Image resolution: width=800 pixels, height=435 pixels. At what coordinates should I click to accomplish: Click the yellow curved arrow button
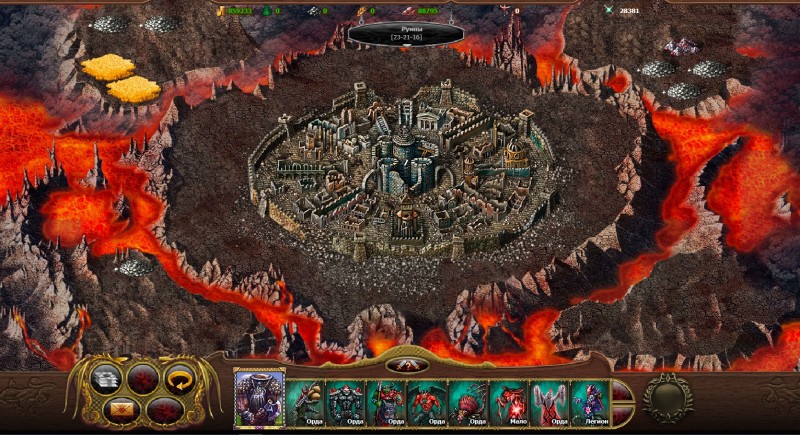coord(181,377)
